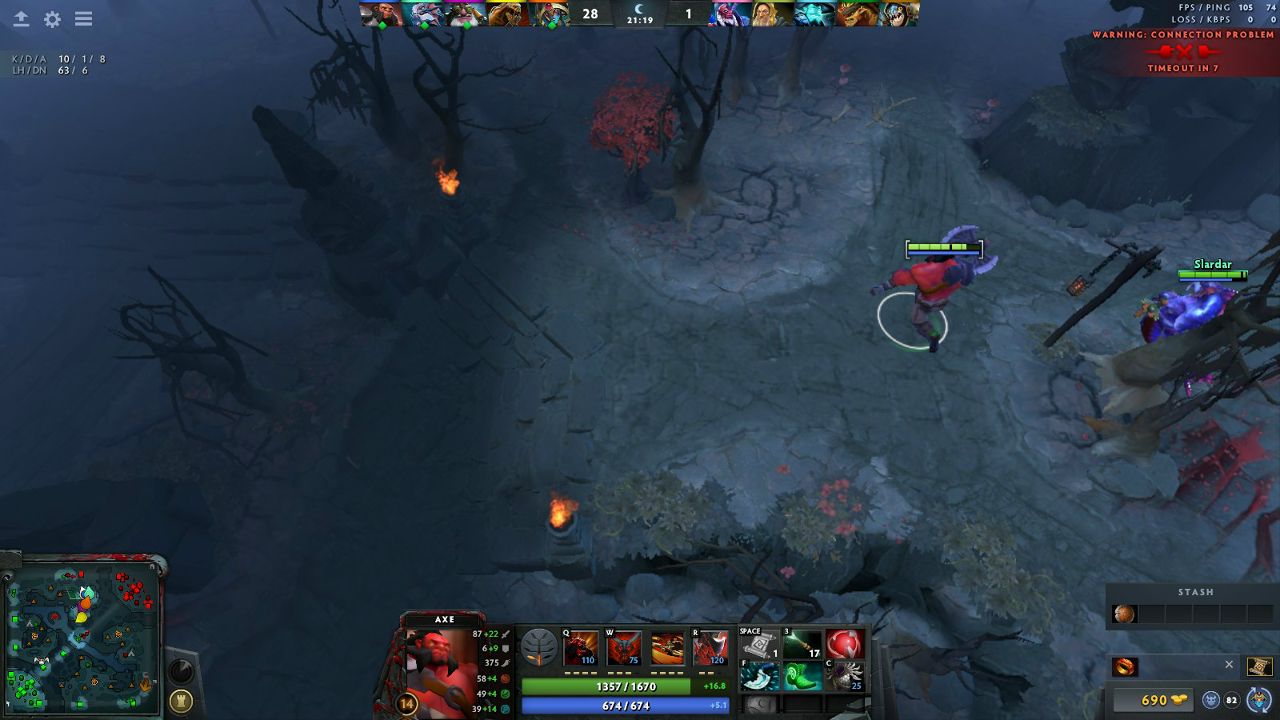Dismiss the quick-buy ring item
The height and width of the screenshot is (720, 1280).
tap(1229, 665)
